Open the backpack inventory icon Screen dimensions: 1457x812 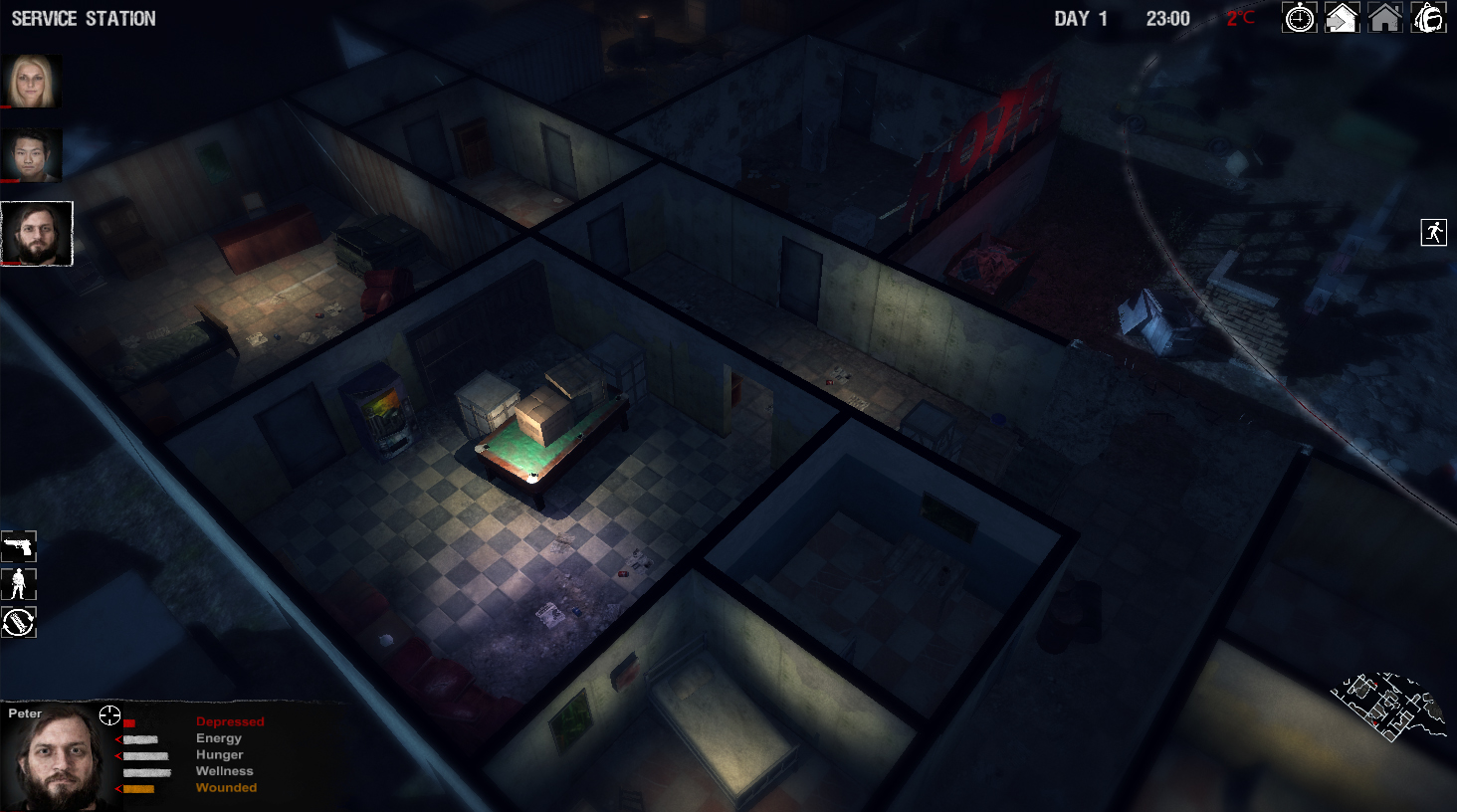[x=1428, y=18]
